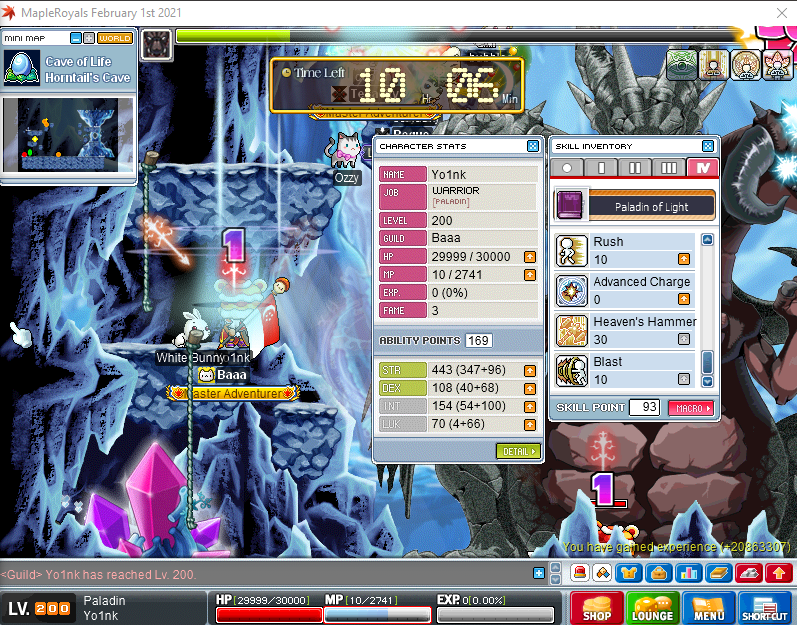Screen dimensions: 797x625
Task: Switch to the first job skill tab
Action: point(602,168)
